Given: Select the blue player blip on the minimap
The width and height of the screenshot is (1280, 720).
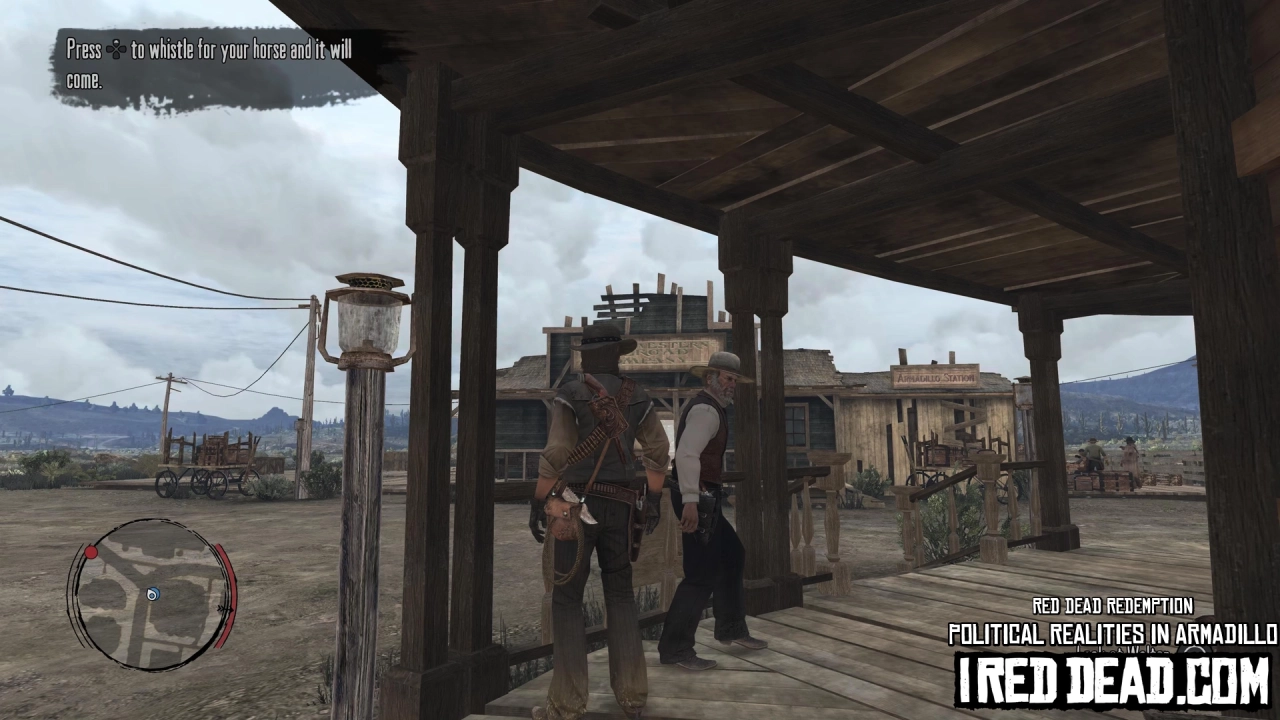Looking at the screenshot, I should pyautogui.click(x=152, y=593).
